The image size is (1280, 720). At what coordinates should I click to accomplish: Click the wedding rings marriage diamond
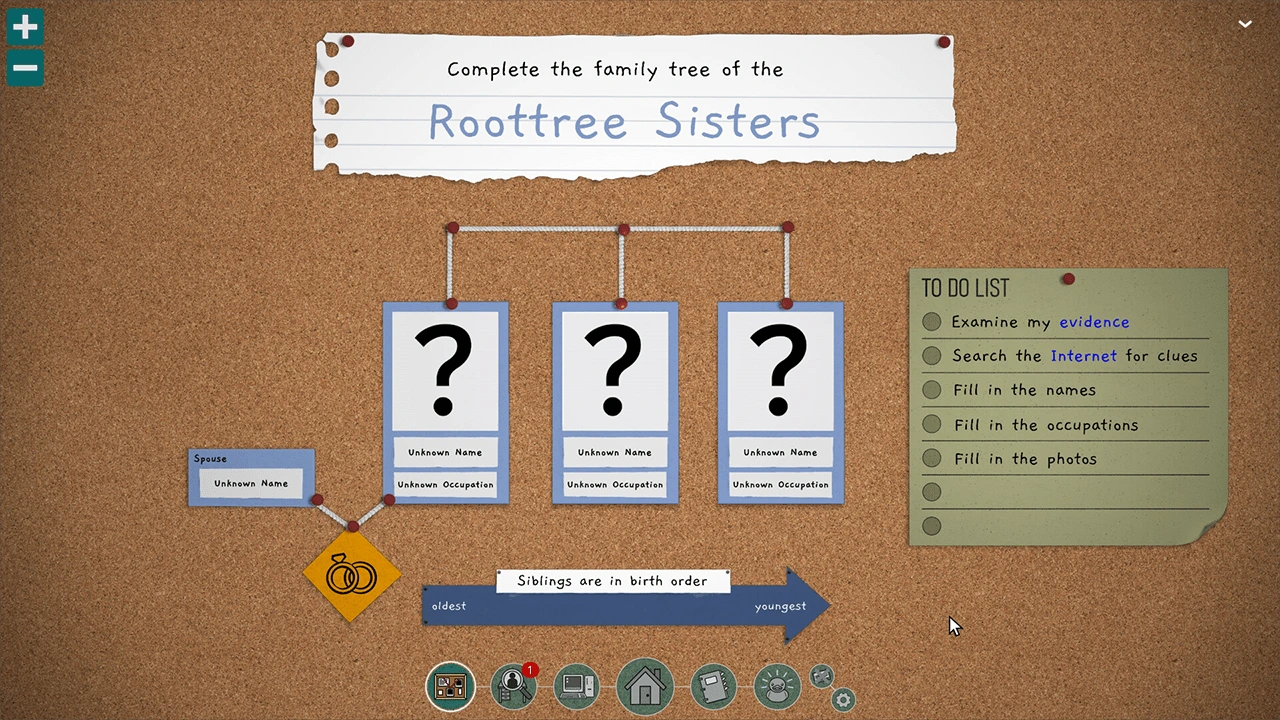pyautogui.click(x=350, y=577)
